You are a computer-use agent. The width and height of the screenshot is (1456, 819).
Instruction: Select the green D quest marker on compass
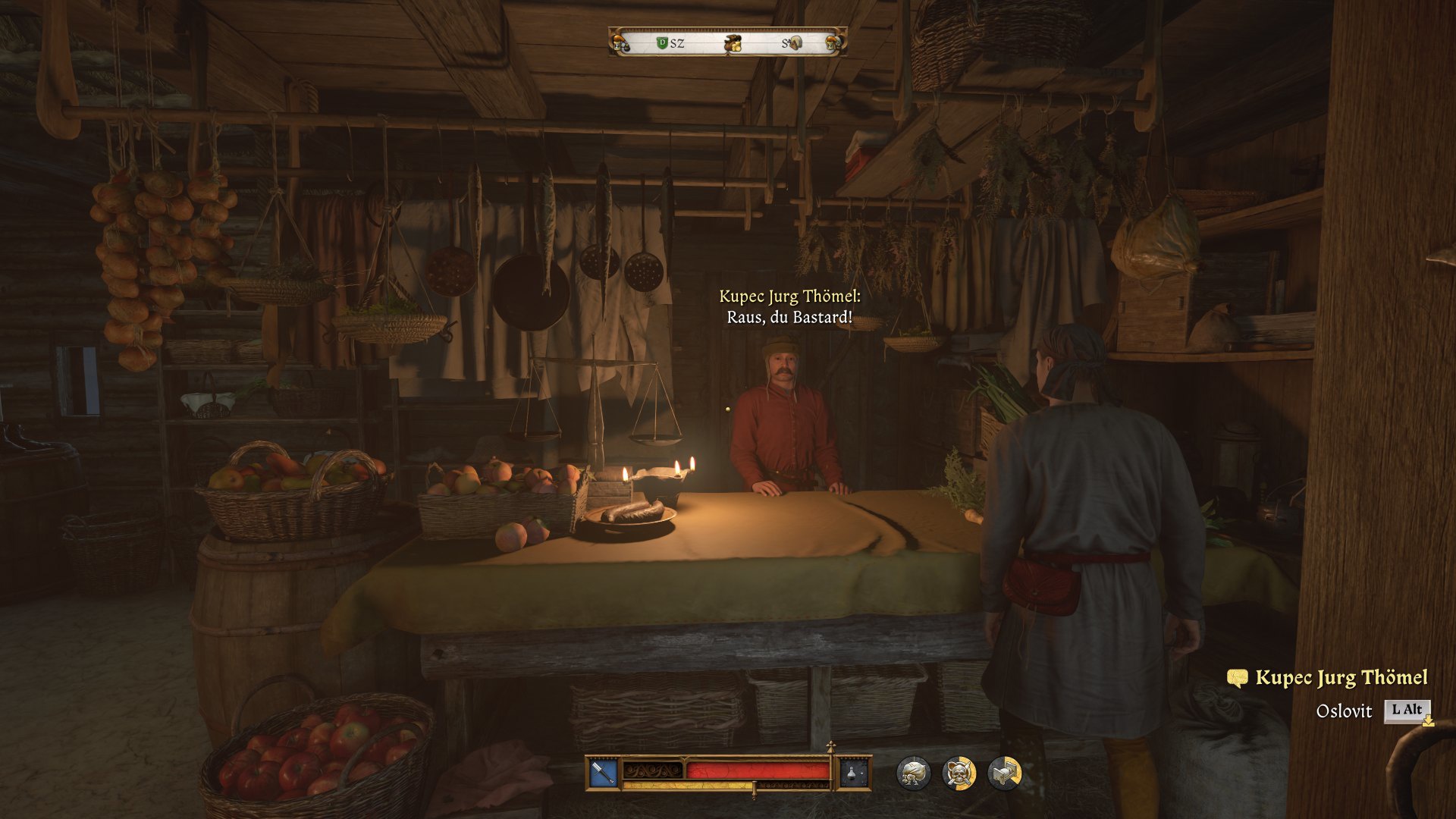(661, 43)
